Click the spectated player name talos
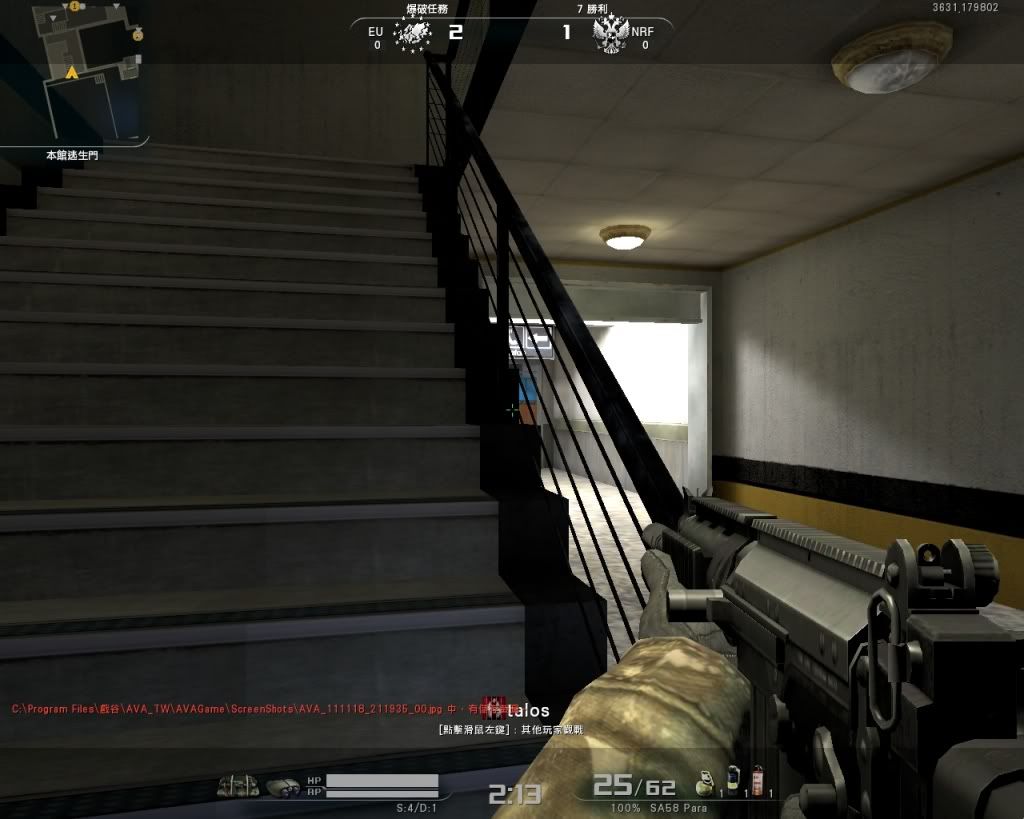1024x819 pixels. point(528,711)
